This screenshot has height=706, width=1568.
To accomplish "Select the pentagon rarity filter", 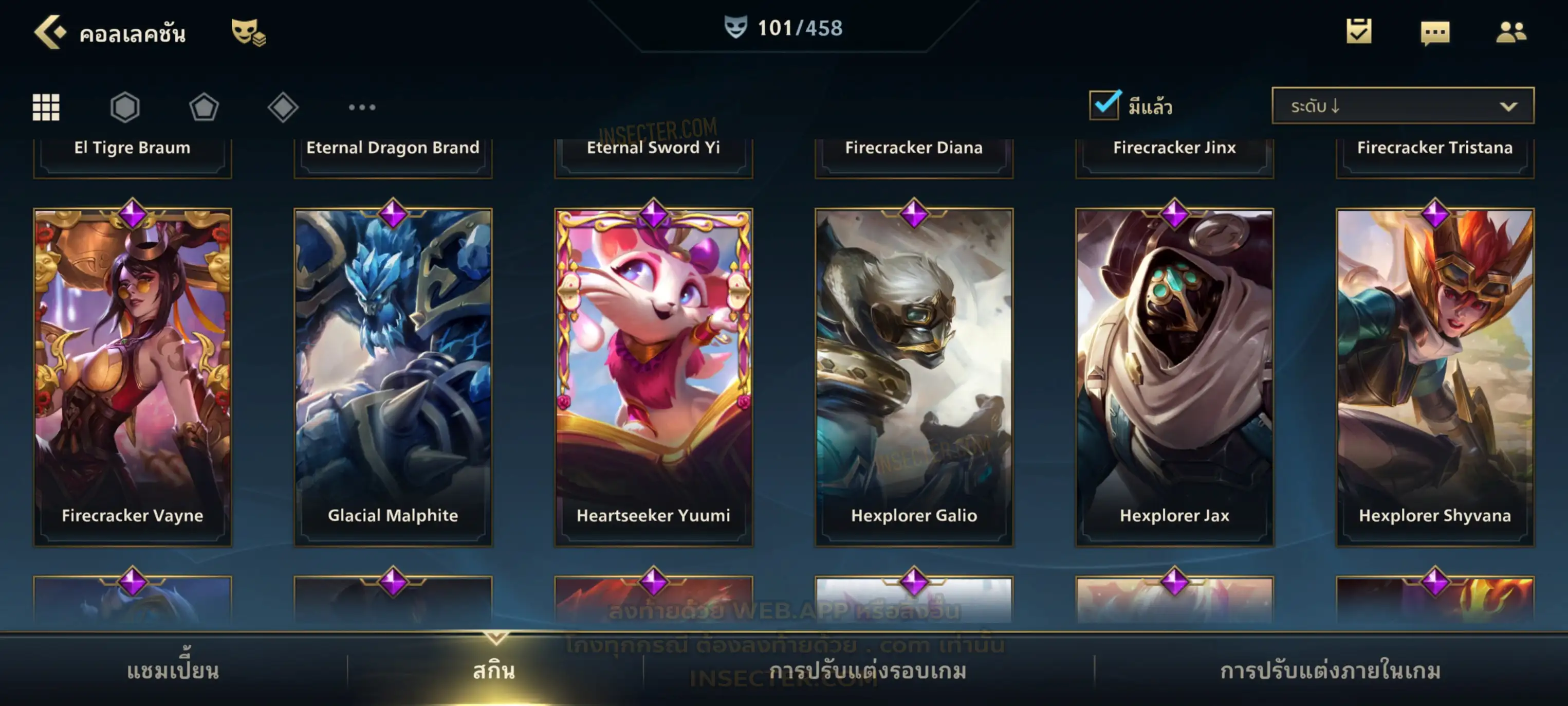I will click(x=204, y=107).
